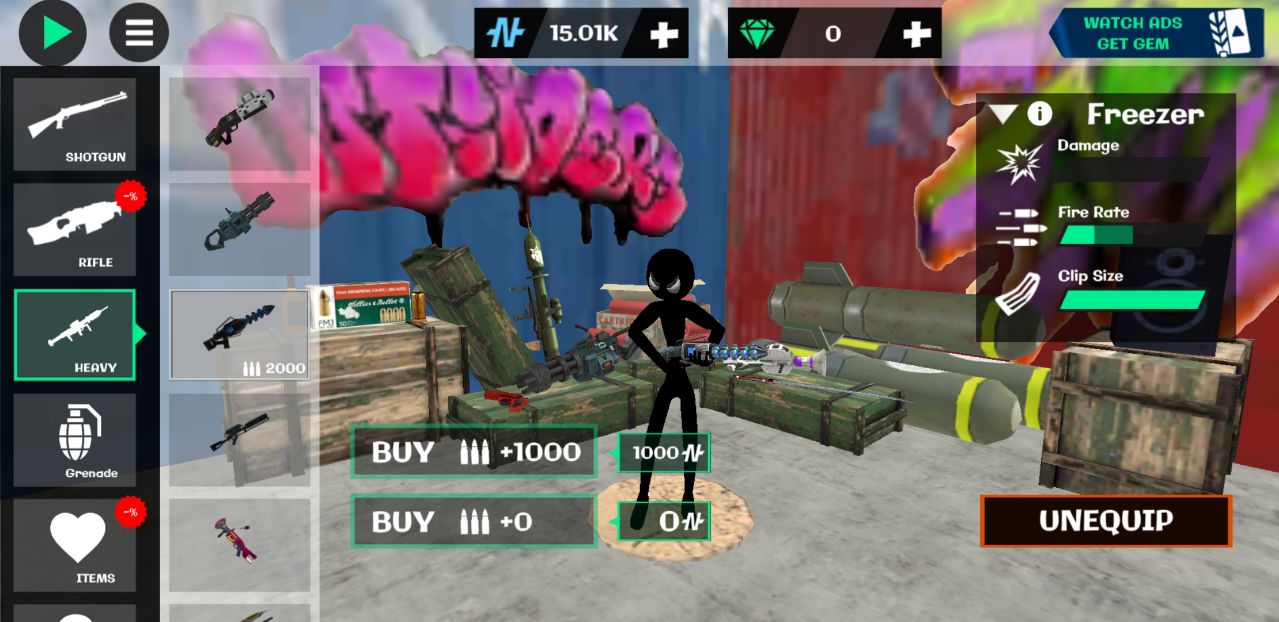
Task: Select the top grey launcher thumbnail
Action: click(239, 124)
